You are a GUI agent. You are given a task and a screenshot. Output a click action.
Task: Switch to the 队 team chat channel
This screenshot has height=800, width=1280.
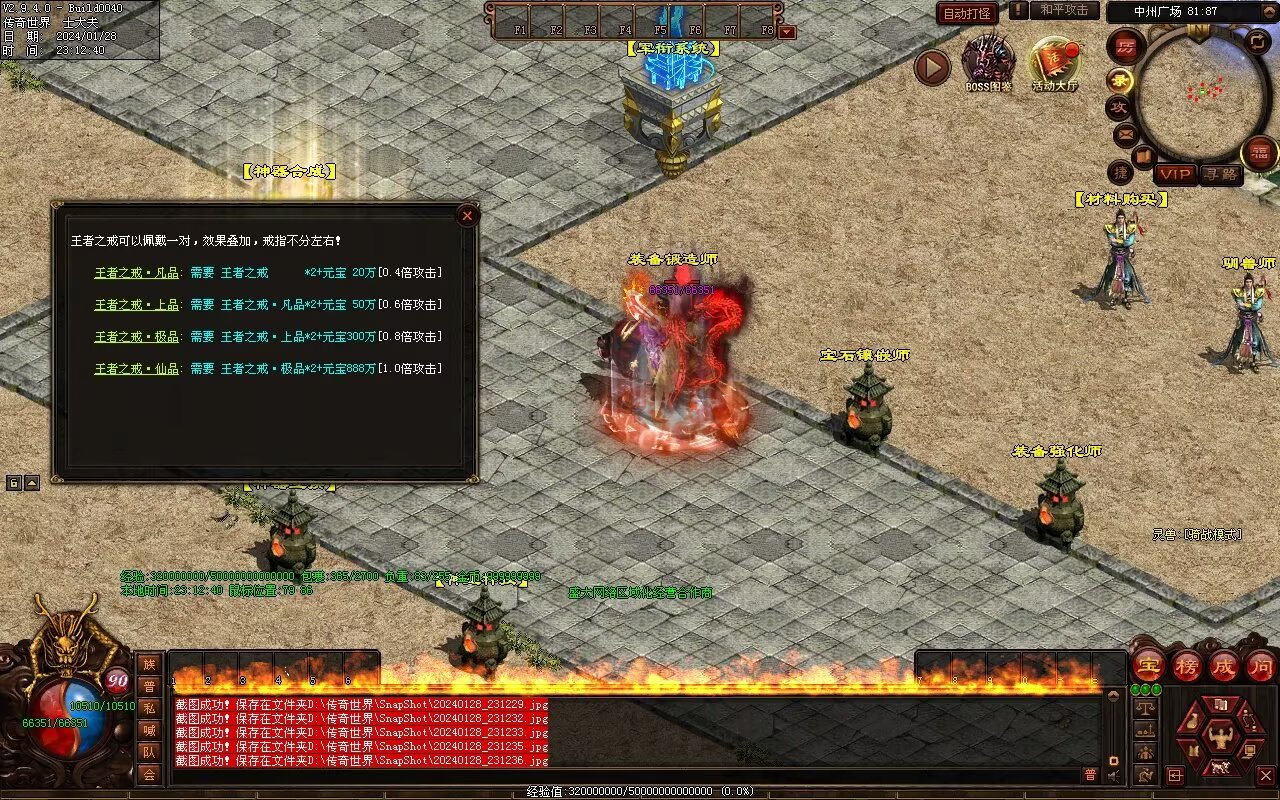click(x=149, y=752)
